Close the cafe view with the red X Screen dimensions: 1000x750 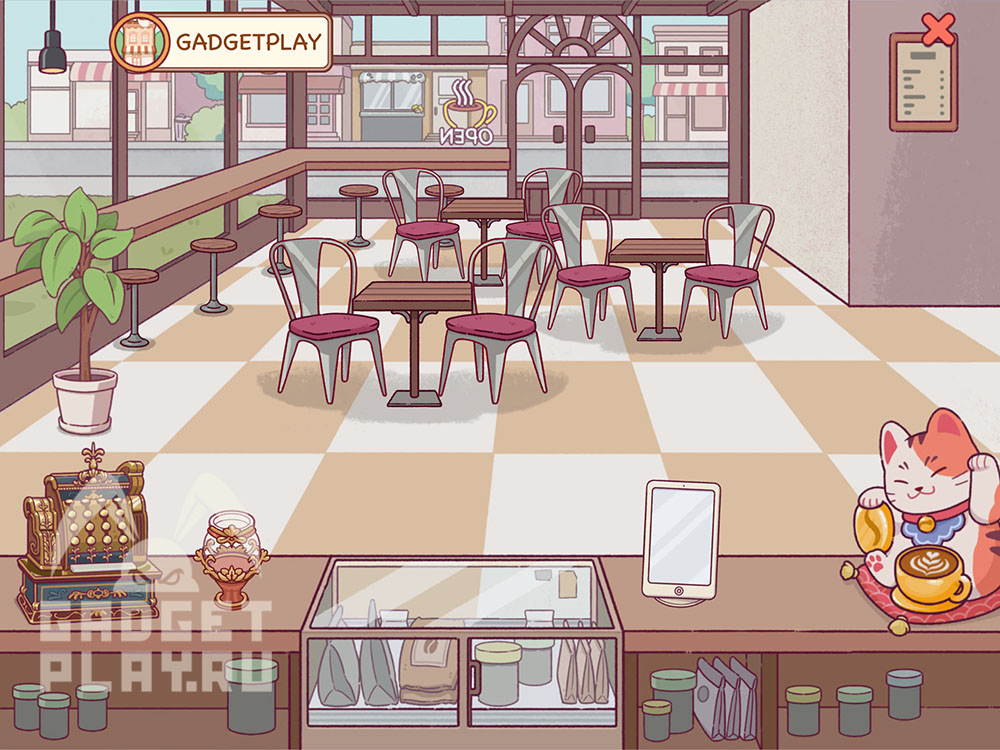937,29
